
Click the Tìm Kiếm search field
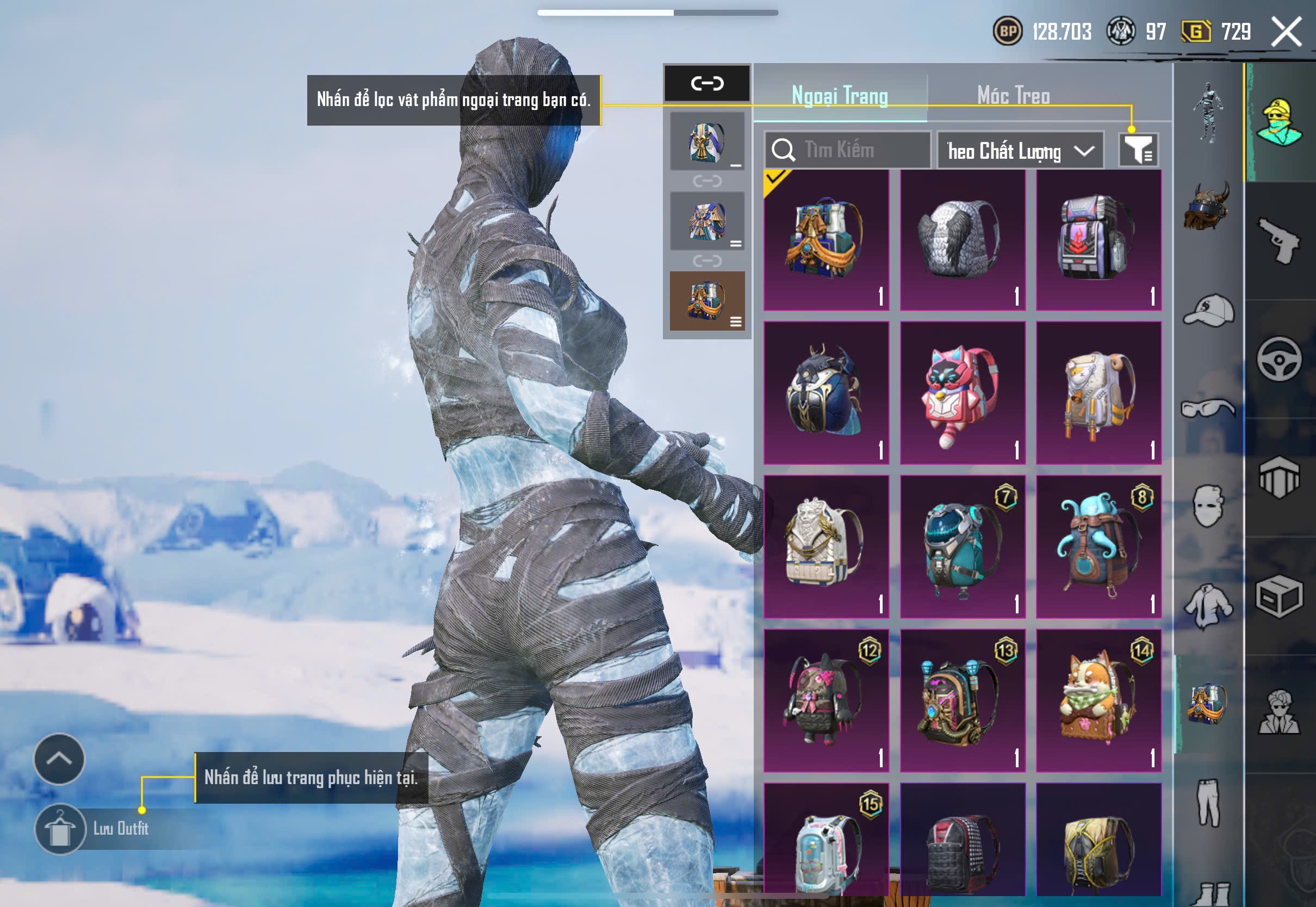tap(848, 150)
